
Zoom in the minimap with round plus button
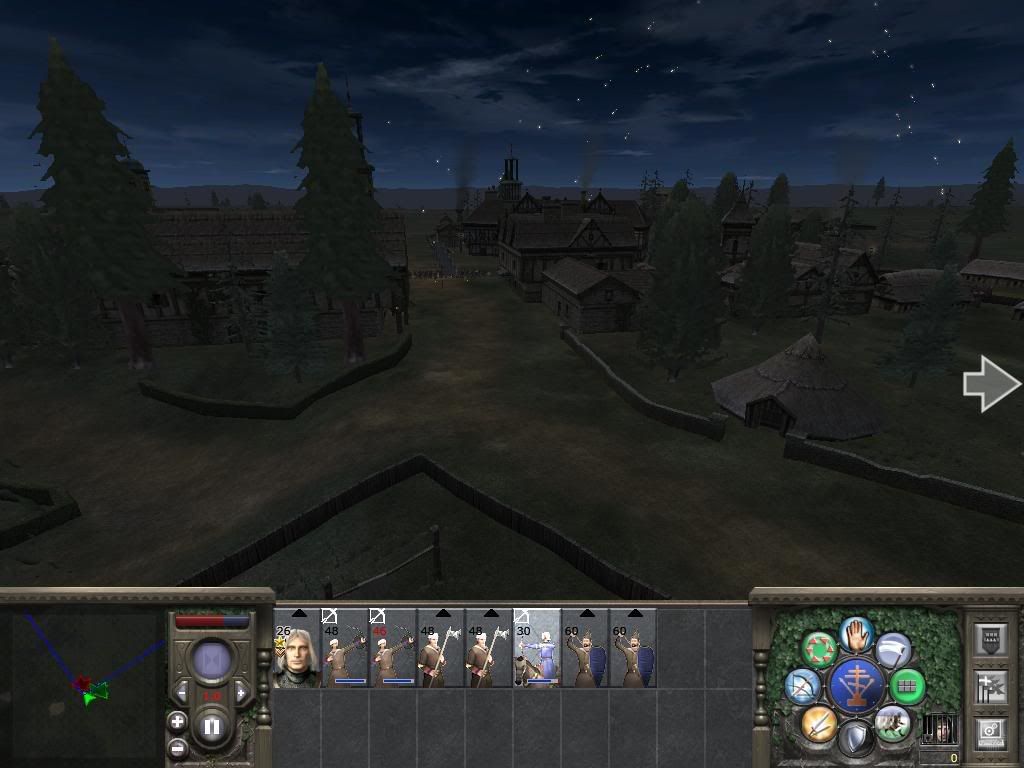177,721
